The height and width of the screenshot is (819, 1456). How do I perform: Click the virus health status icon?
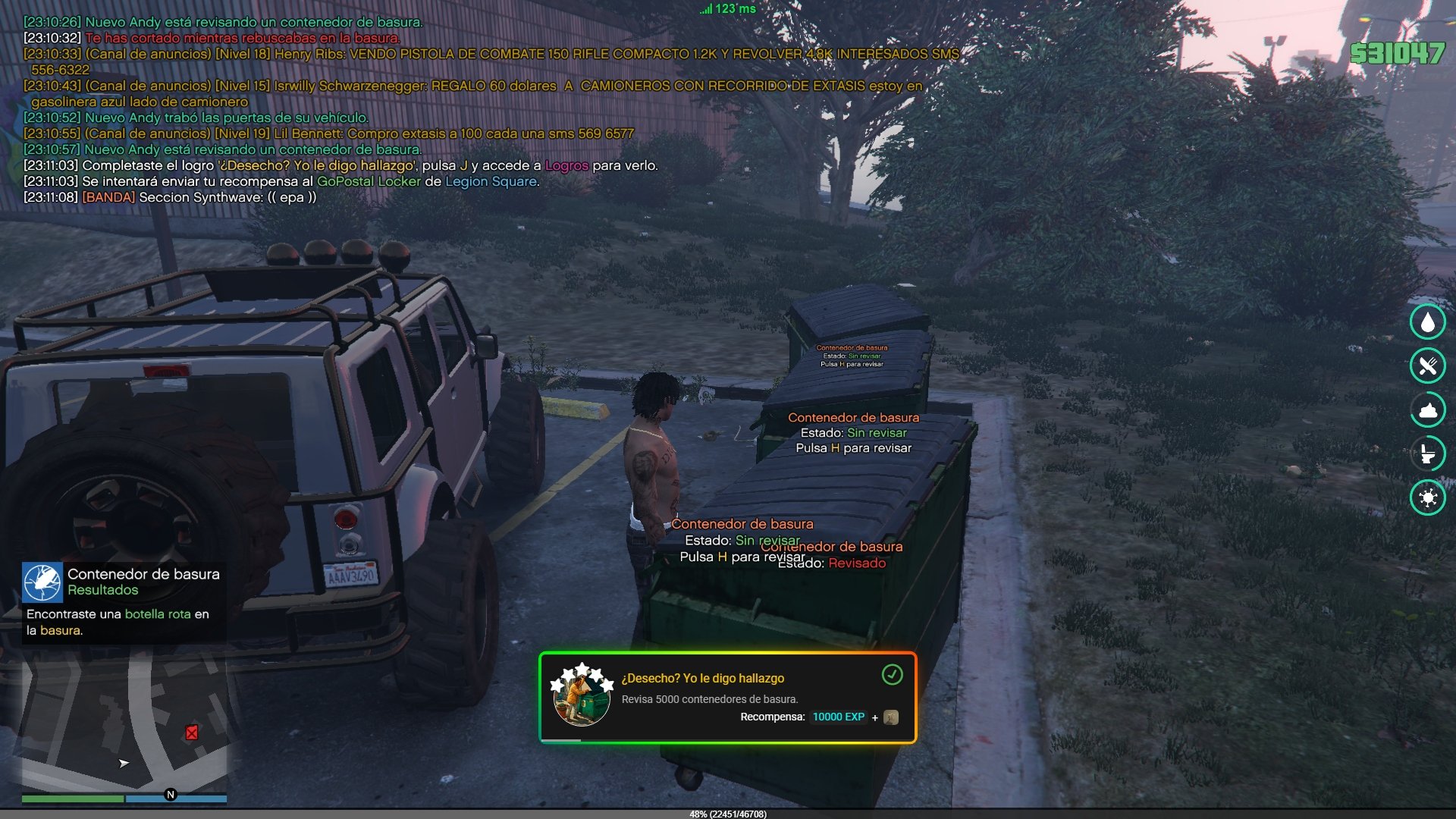1428,498
